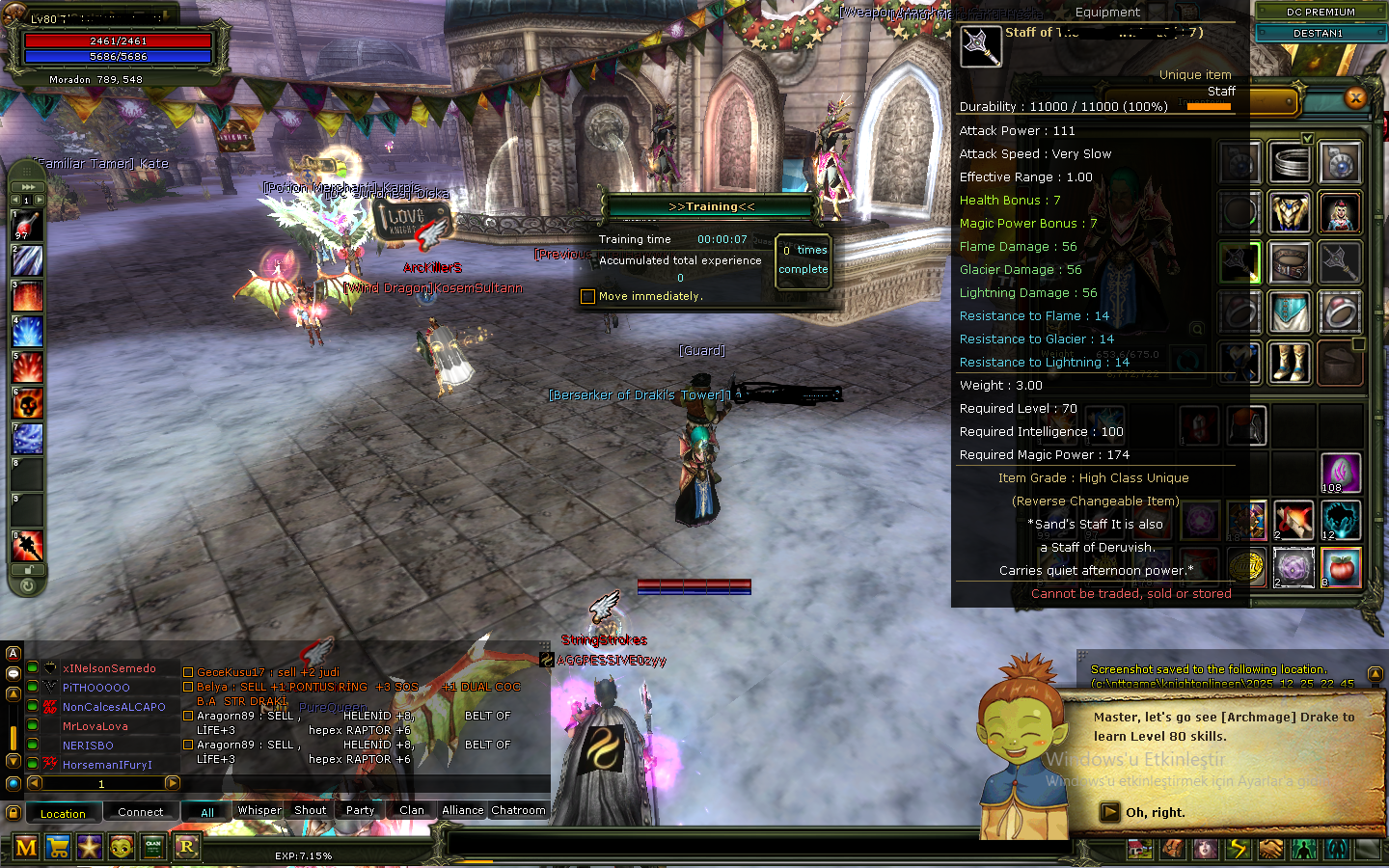Select the lightning bolt skill icon bottom right

[1237, 849]
